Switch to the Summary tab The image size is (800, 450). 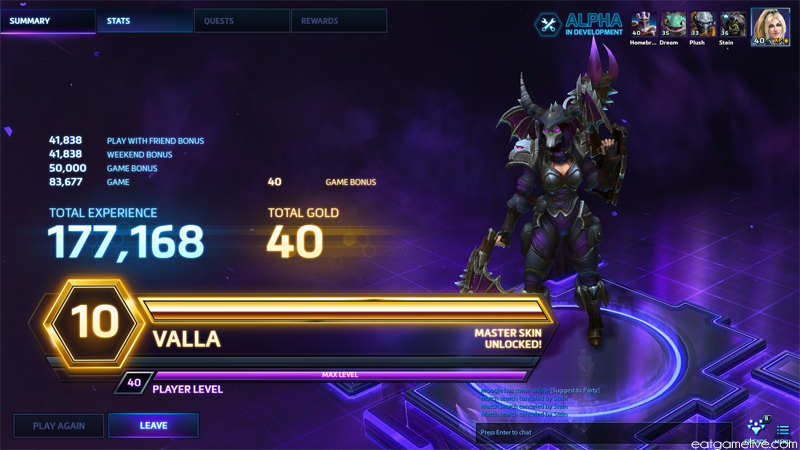(x=48, y=21)
